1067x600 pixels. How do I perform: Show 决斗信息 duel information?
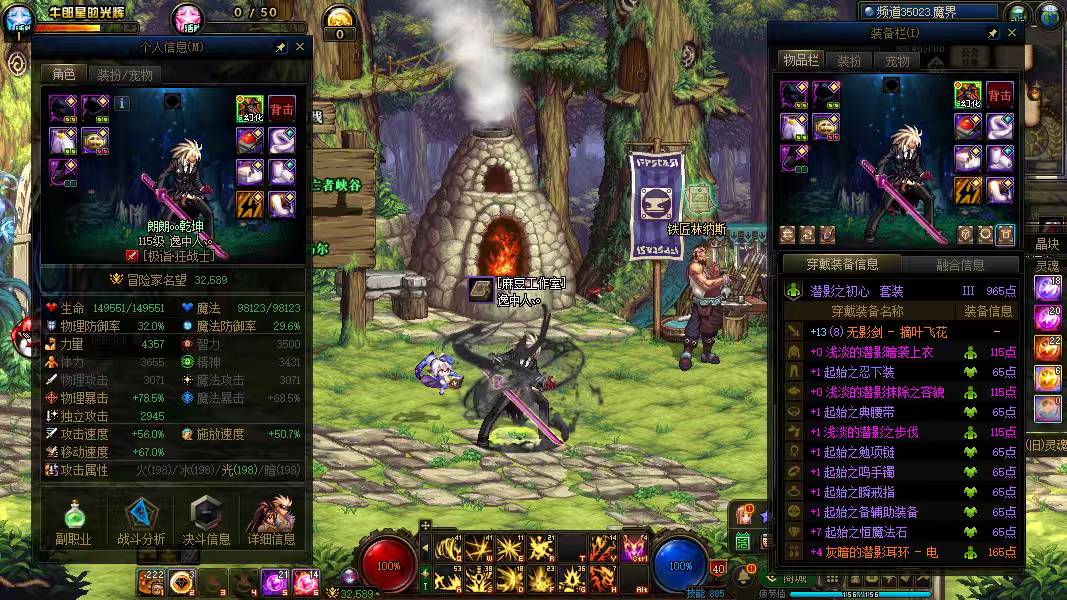(x=206, y=522)
